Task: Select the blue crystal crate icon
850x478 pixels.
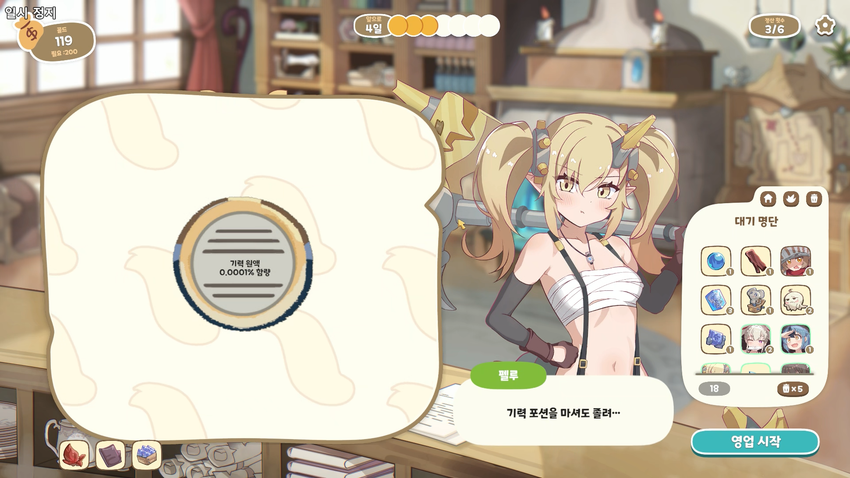Action: point(147,455)
